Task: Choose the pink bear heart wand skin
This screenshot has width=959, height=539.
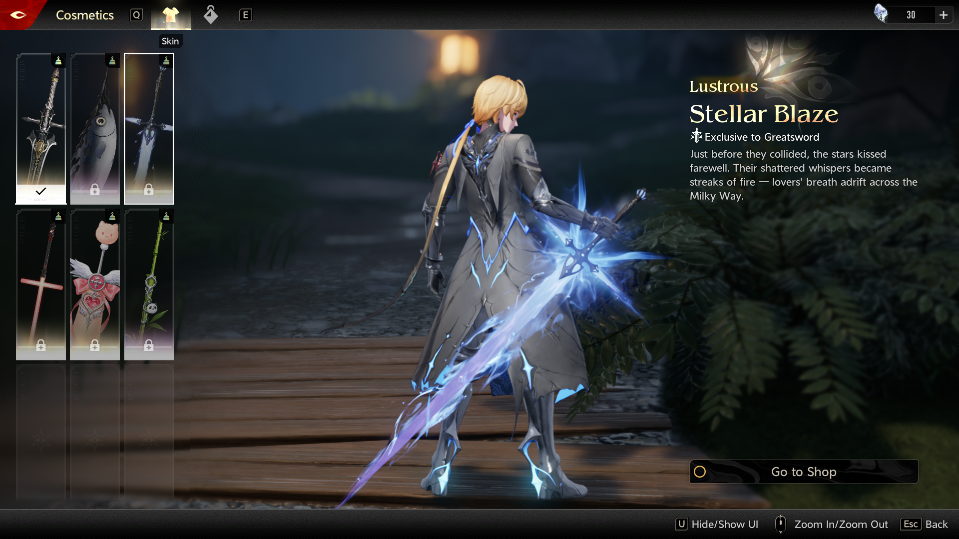Action: 95,284
